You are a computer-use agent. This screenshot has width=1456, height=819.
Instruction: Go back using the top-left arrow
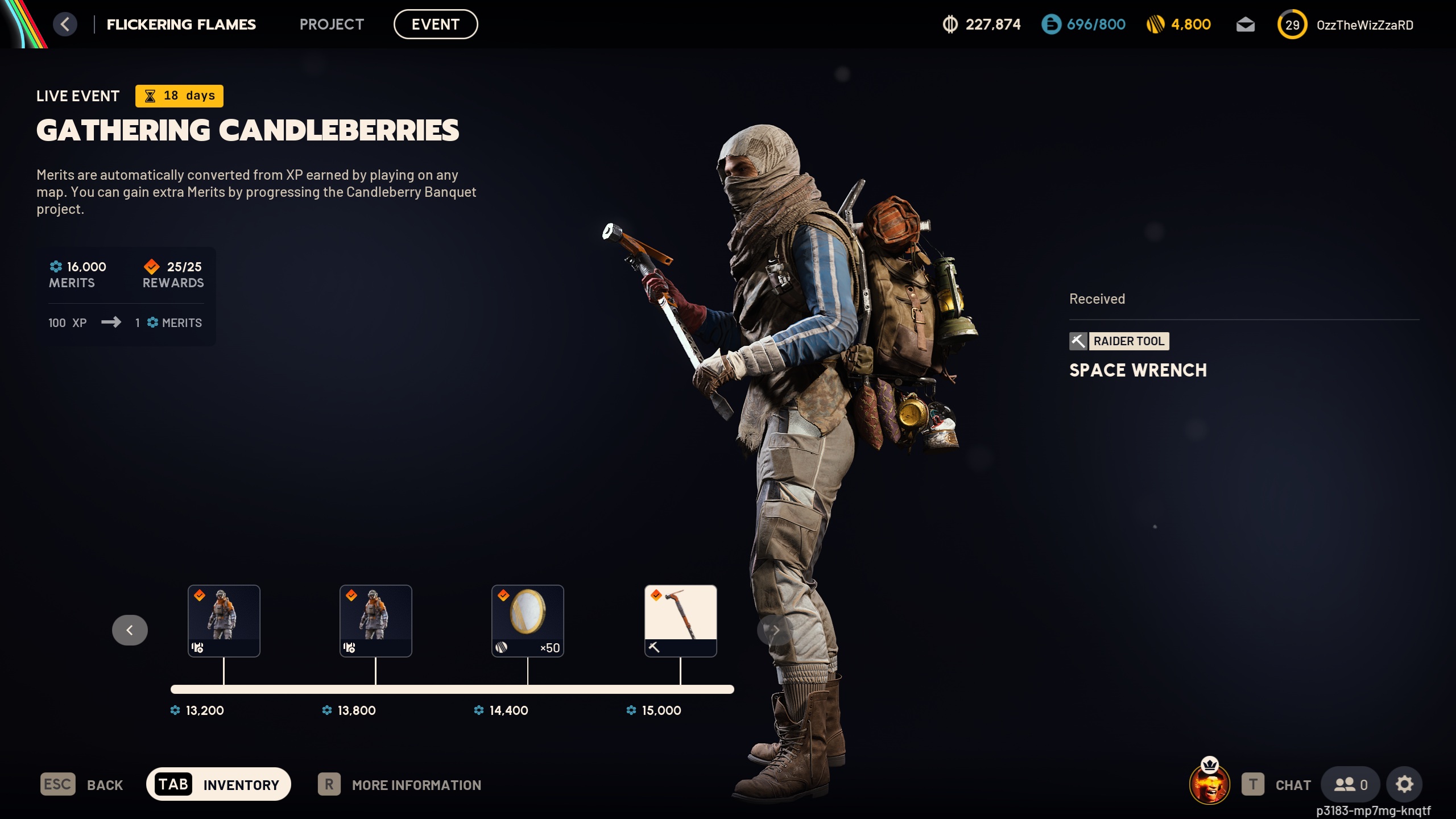pyautogui.click(x=65, y=24)
